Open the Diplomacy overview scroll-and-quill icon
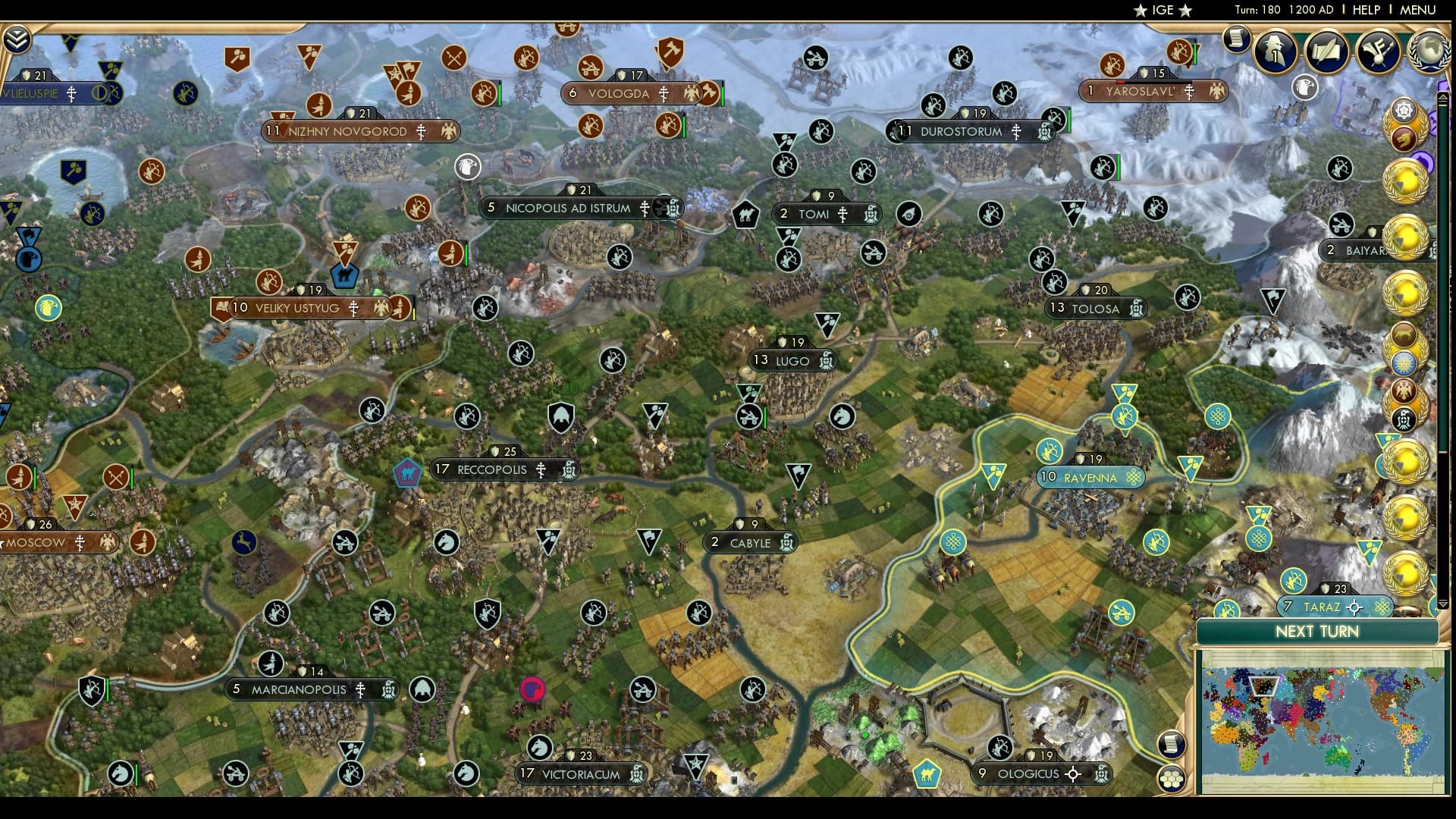 point(1326,52)
